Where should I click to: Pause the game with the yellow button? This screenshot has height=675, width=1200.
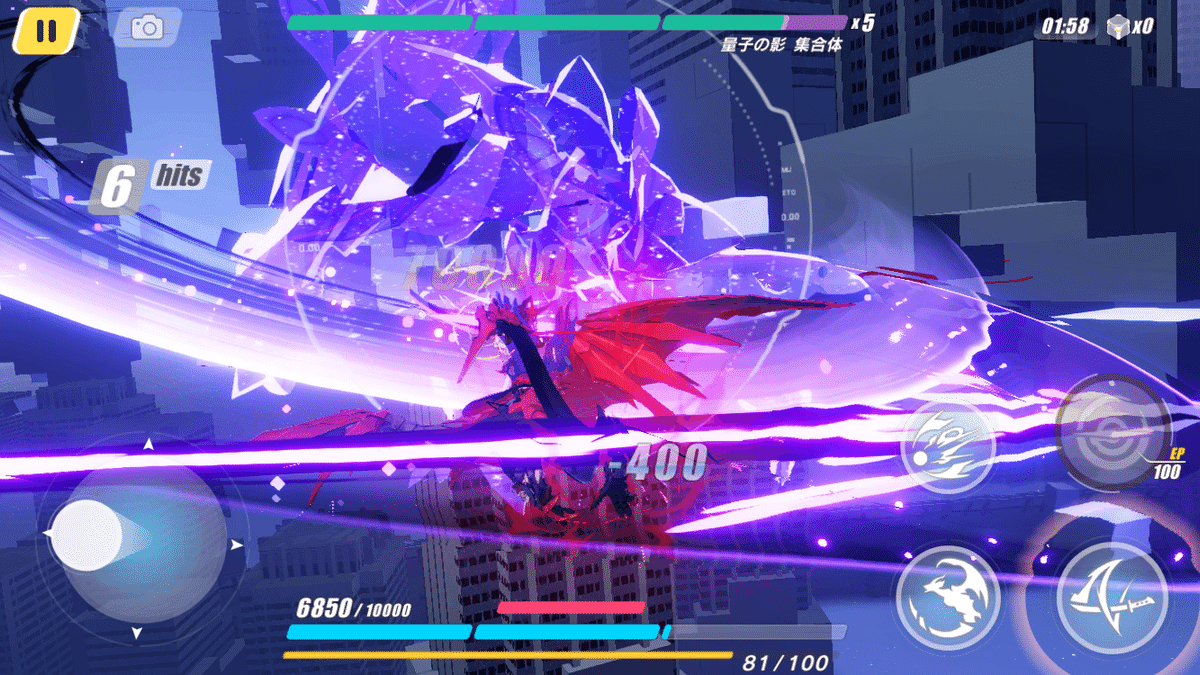(46, 30)
